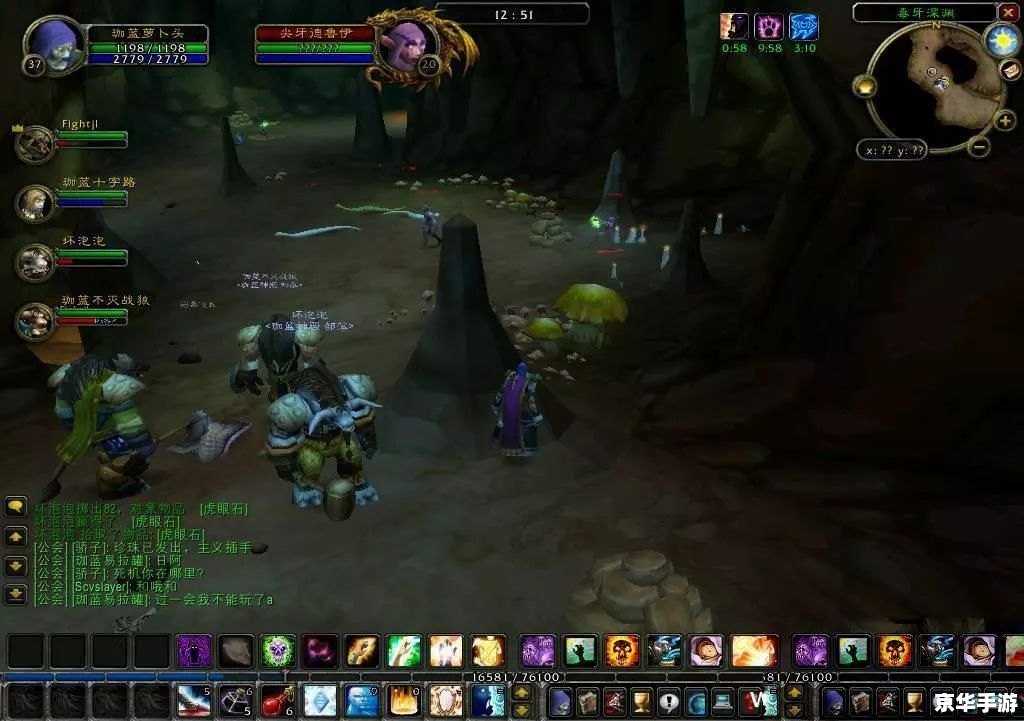Click the purple paw buff icon
The width and height of the screenshot is (1024, 721).
769,27
